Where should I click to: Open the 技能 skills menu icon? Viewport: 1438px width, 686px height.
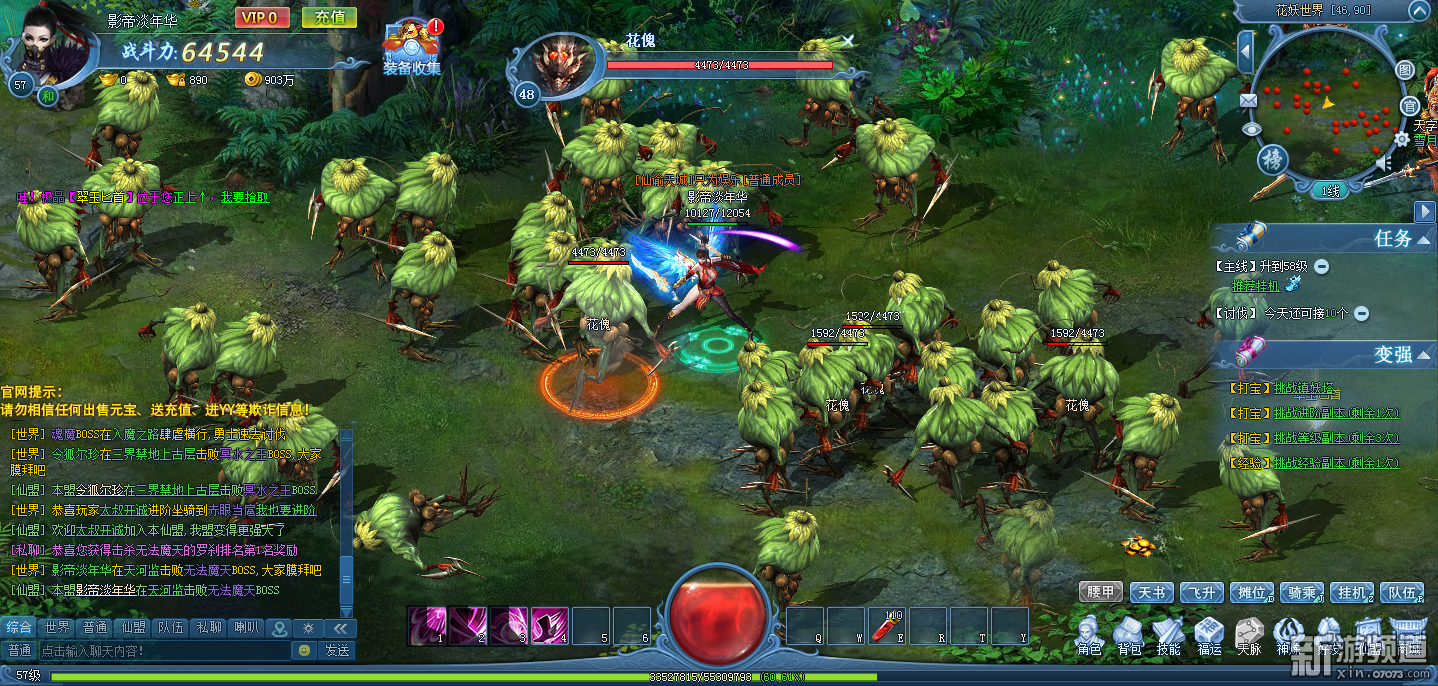[1168, 637]
